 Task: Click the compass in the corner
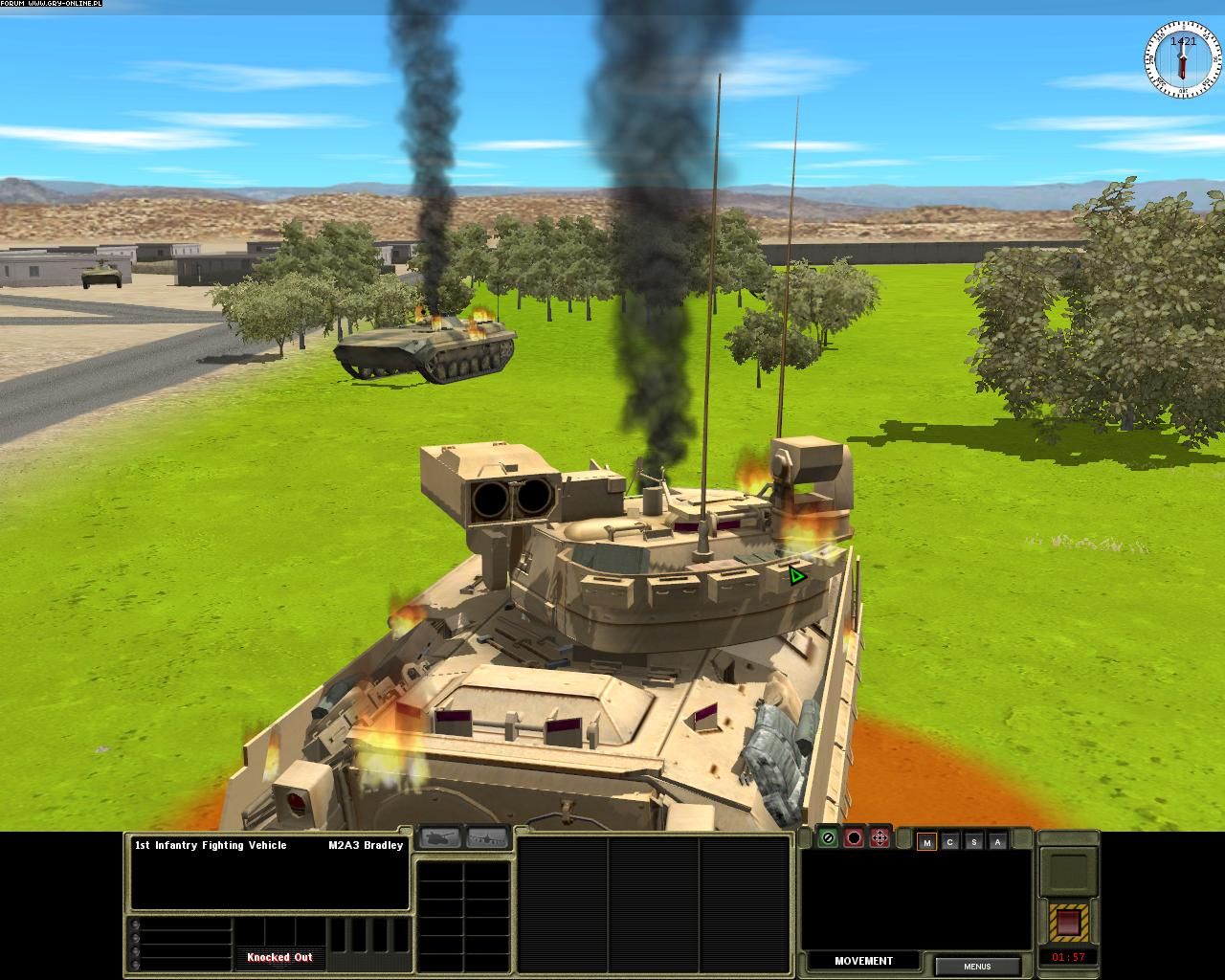point(1184,60)
